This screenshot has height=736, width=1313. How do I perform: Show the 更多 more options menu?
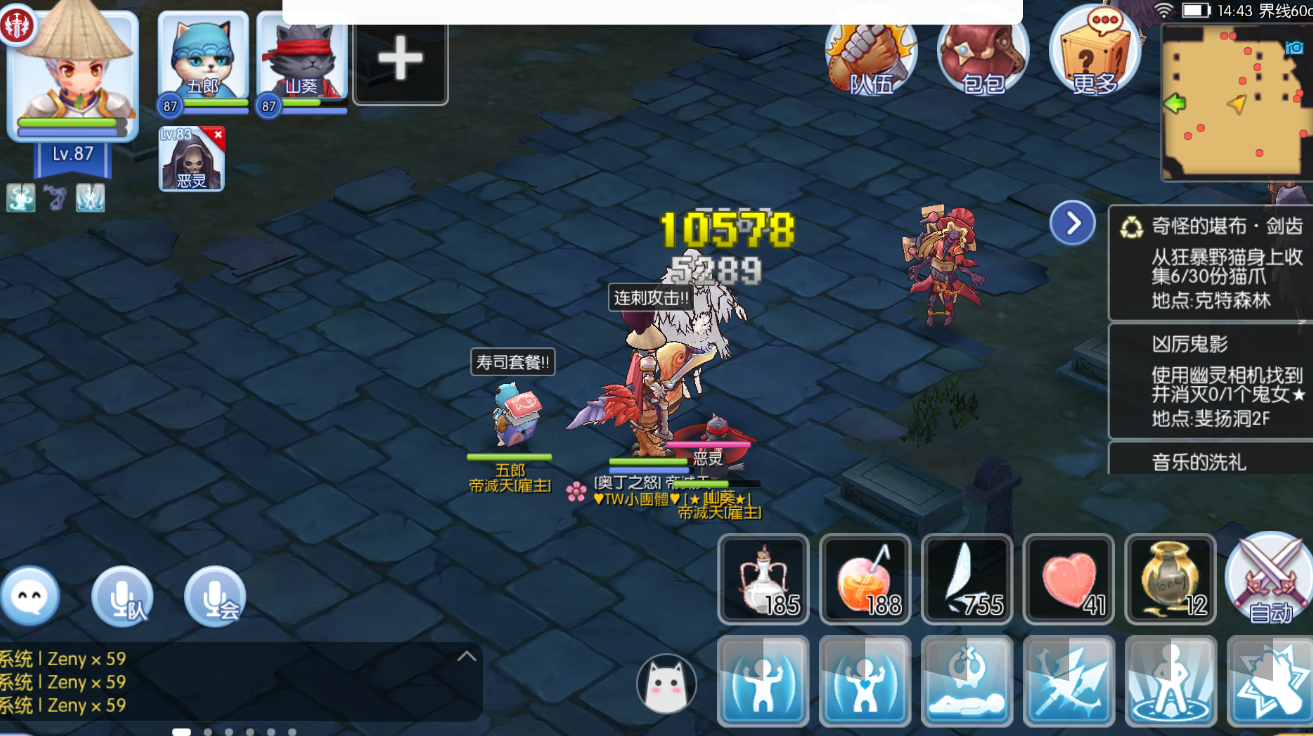1094,52
